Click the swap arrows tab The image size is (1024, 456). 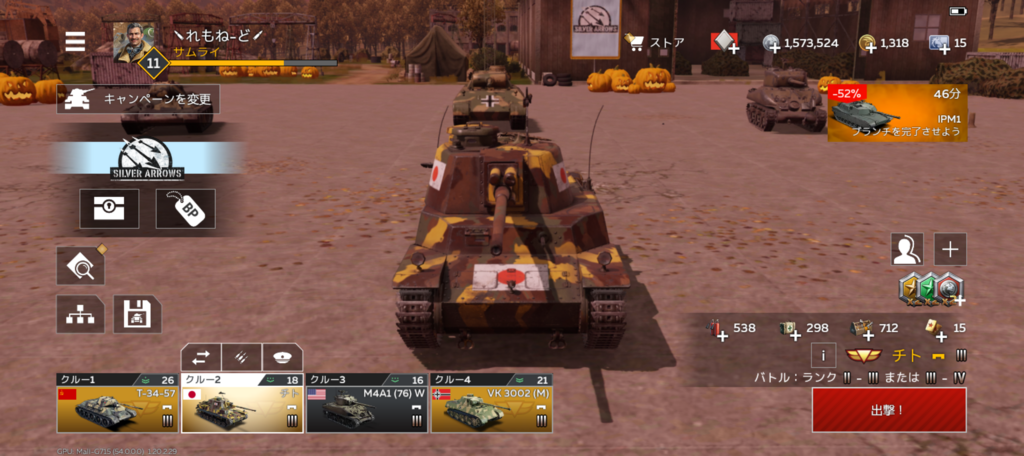pyautogui.click(x=201, y=357)
